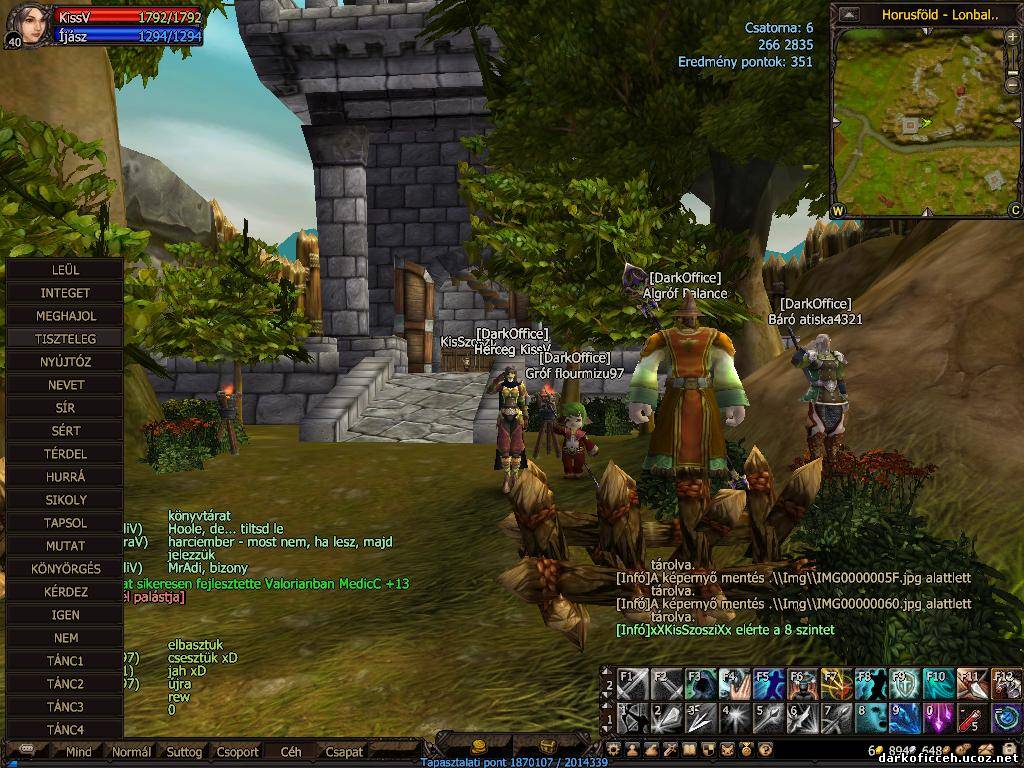Viewport: 1024px width, 768px height.
Task: Zoom in the minimap with the plus button
Action: (1012, 37)
